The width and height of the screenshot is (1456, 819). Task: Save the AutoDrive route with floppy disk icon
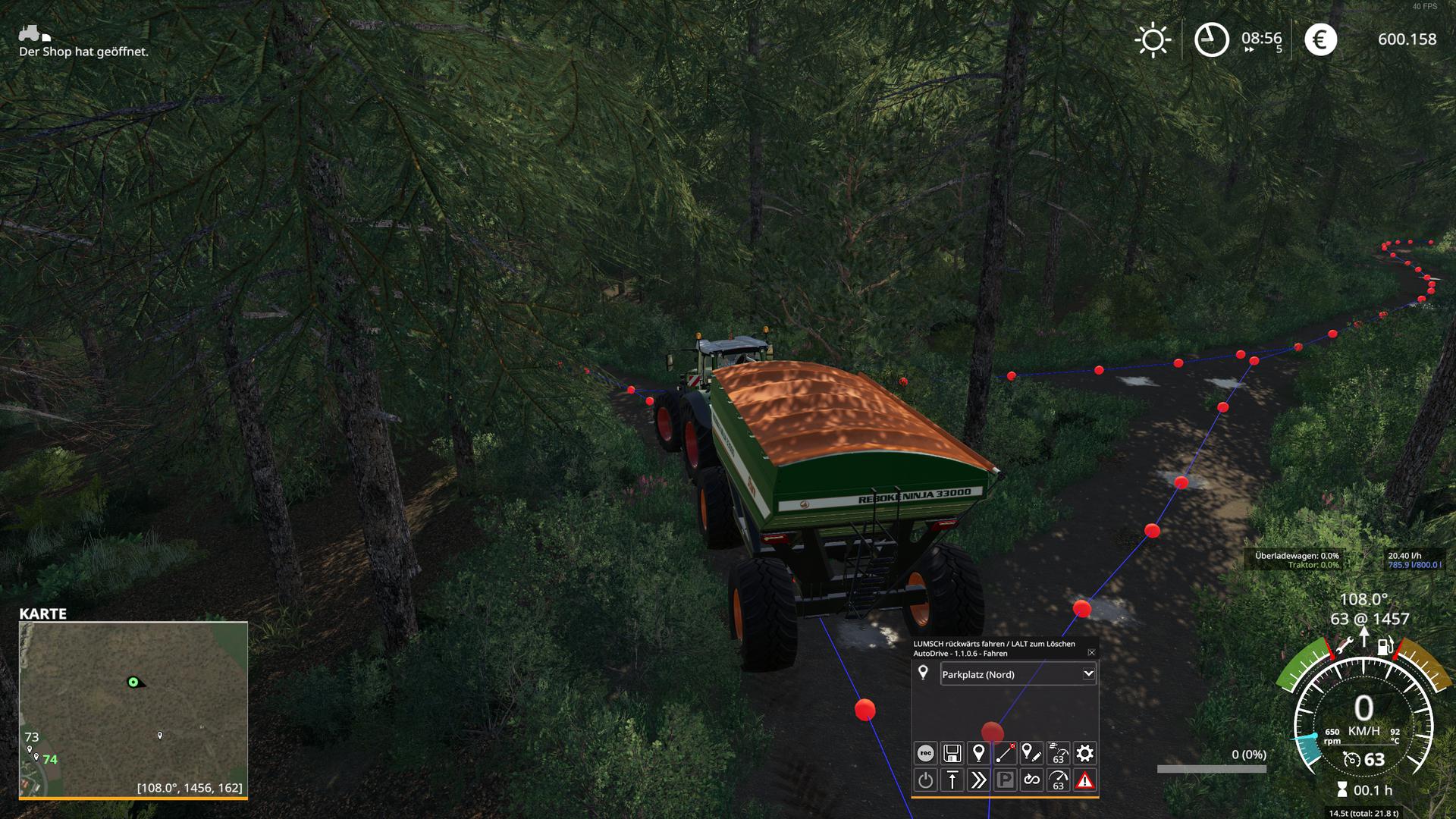[x=952, y=753]
